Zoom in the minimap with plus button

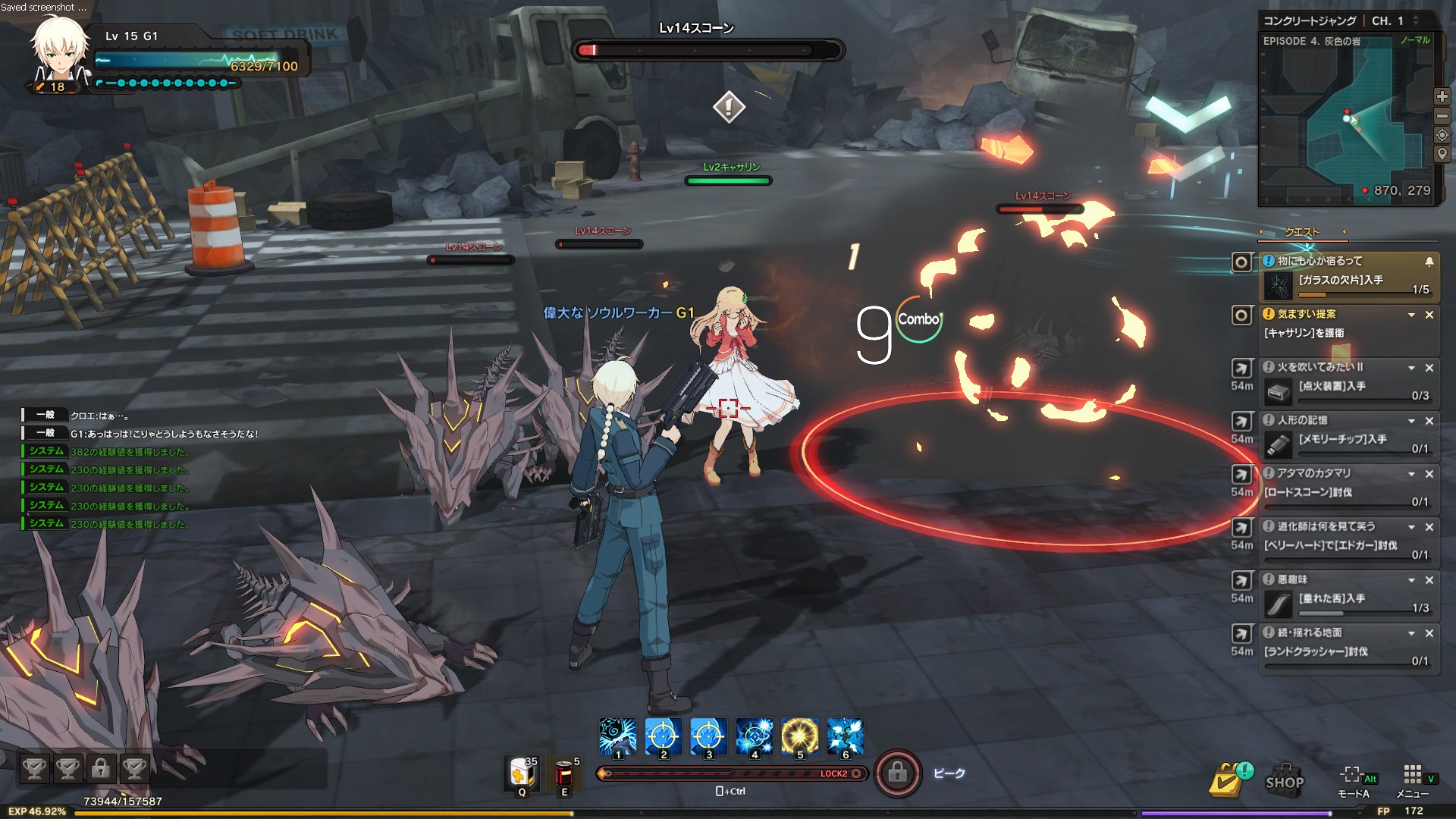coord(1442,96)
